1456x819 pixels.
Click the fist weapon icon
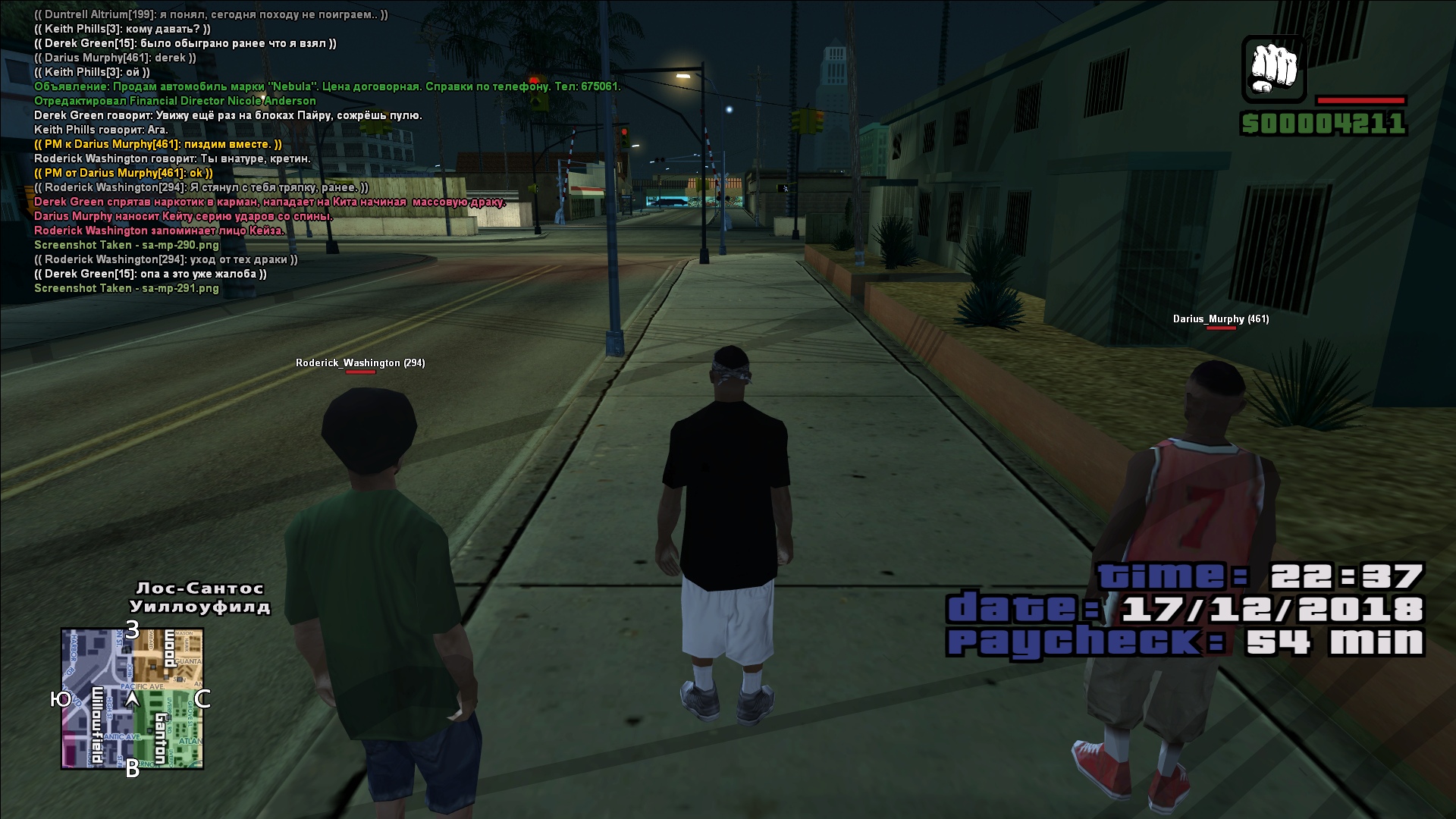coord(1274,69)
